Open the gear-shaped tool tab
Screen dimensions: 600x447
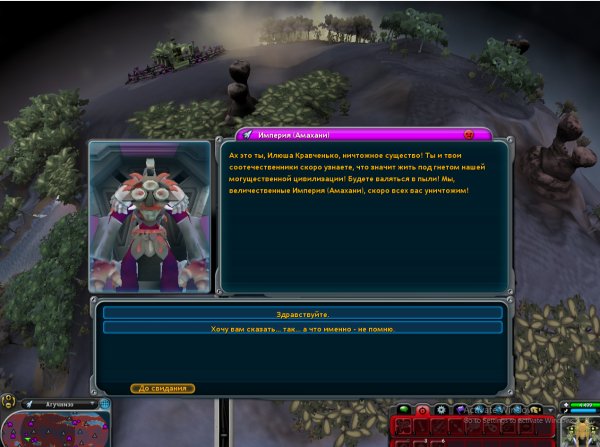440,409
